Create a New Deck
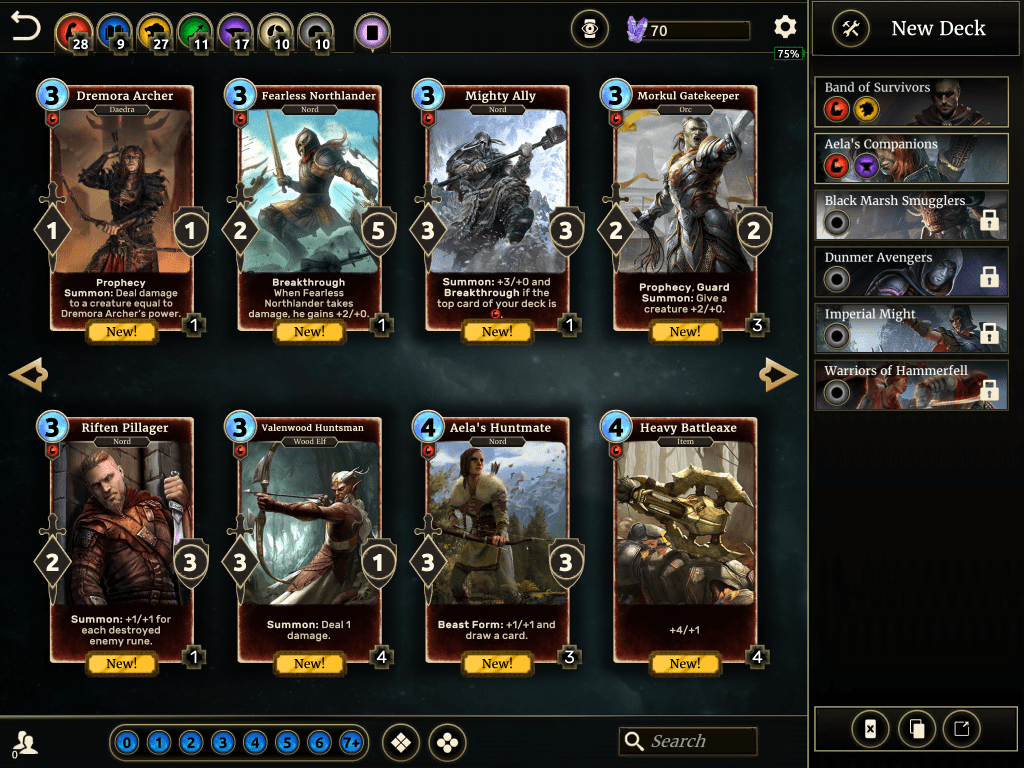This screenshot has width=1024, height=768. pos(910,29)
